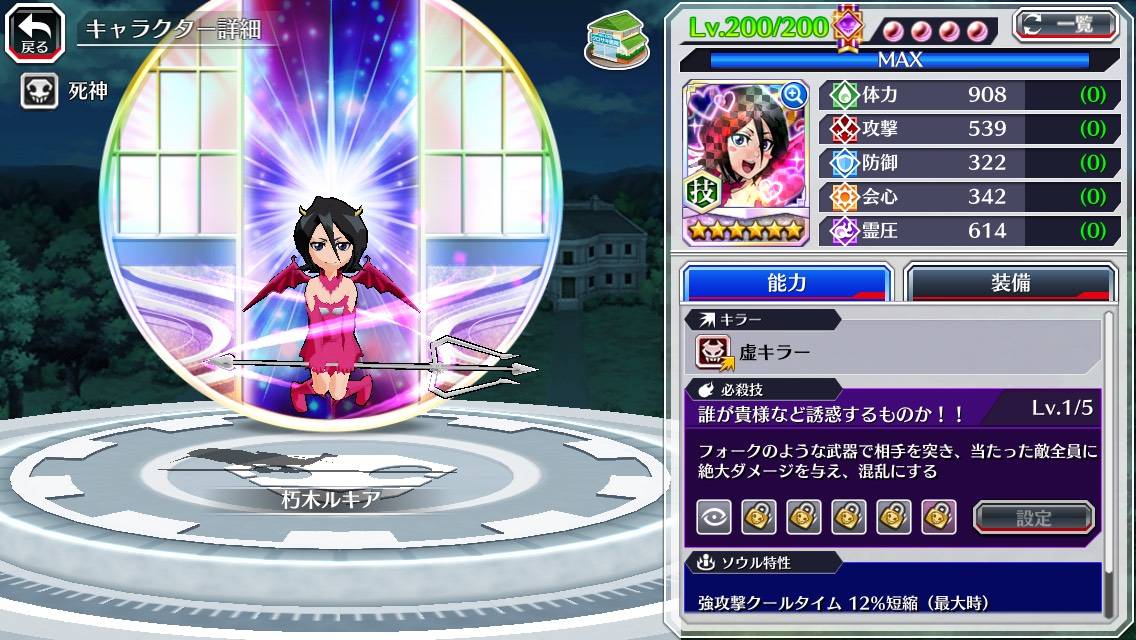Go back with the 戻る button
Viewport: 1136px width, 640px height.
point(35,31)
